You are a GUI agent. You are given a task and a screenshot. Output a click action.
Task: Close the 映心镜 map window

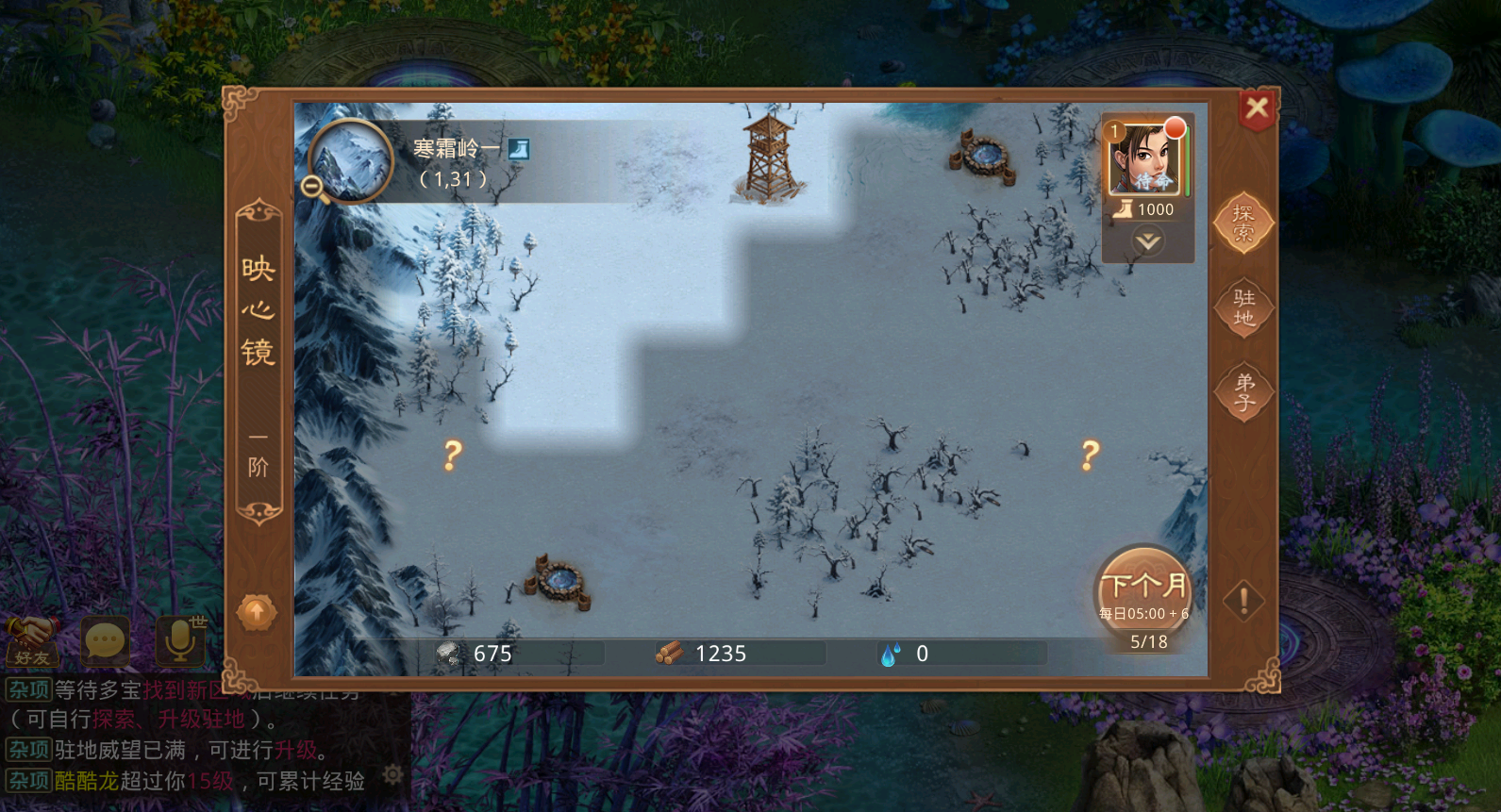[1257, 108]
